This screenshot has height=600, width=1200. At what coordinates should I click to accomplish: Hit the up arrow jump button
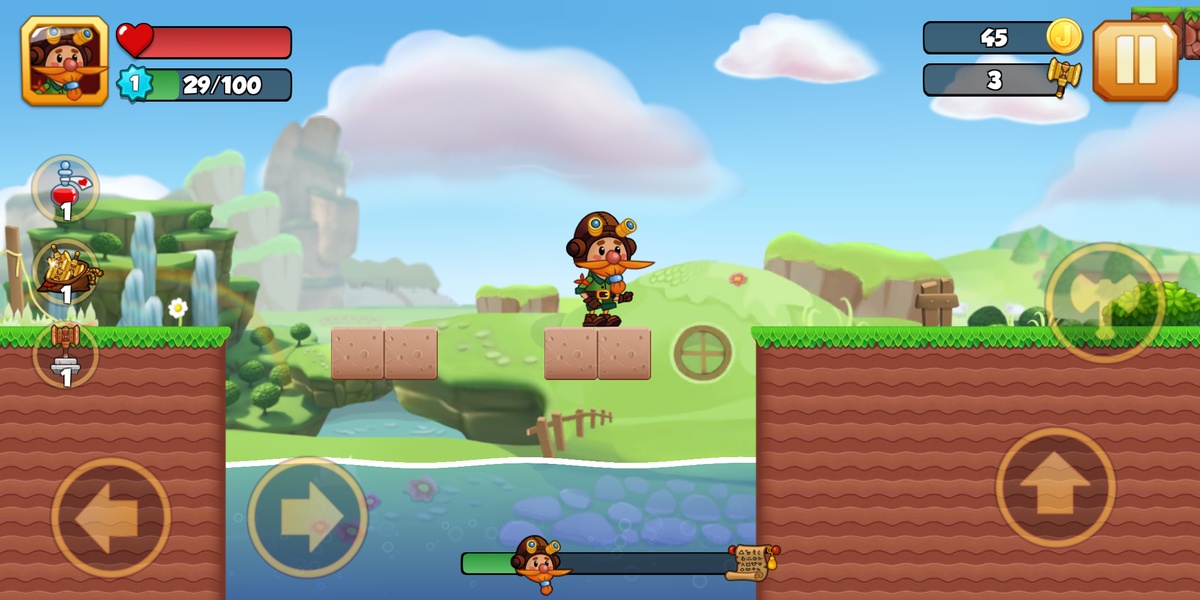pyautogui.click(x=1055, y=487)
